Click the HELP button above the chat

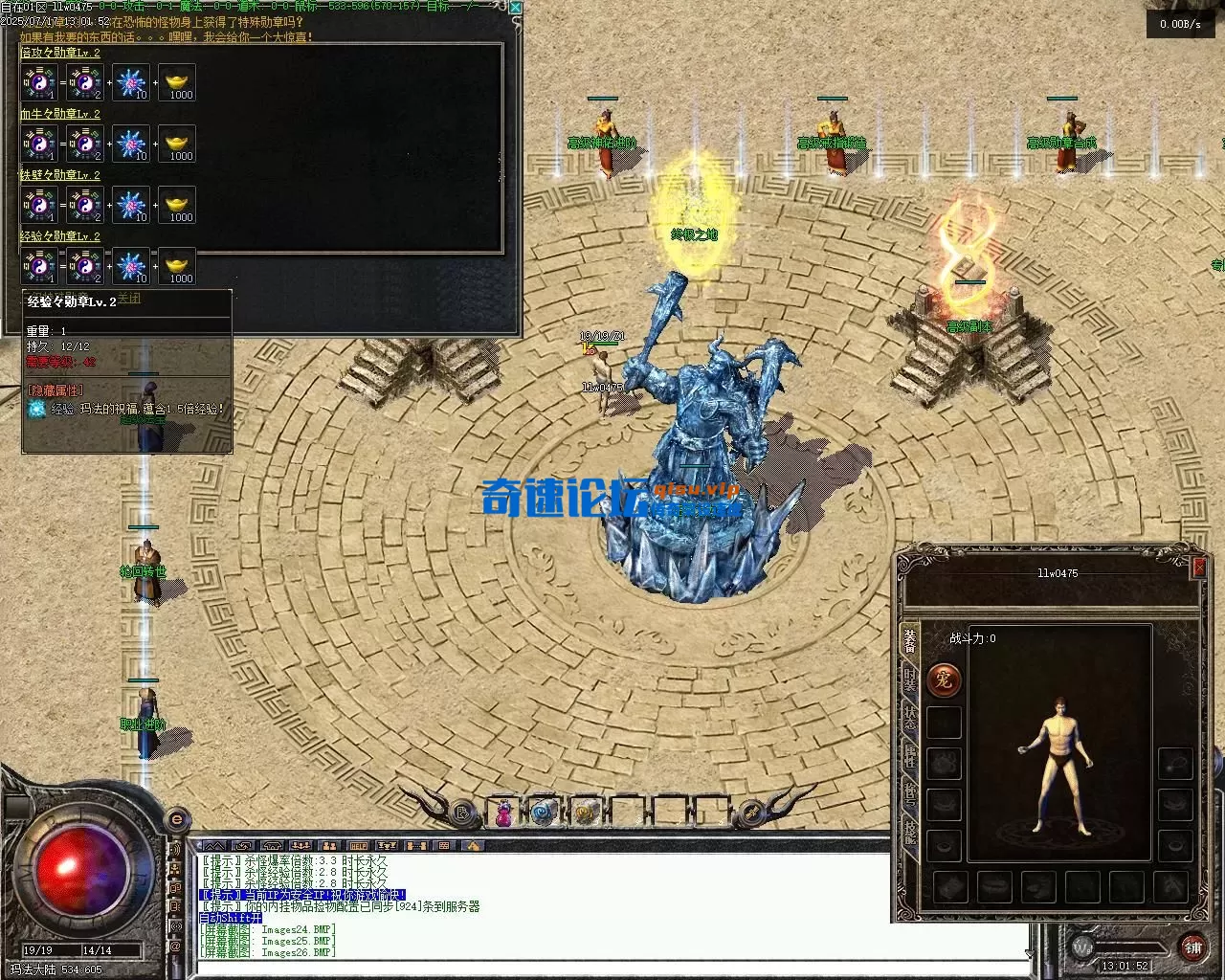tap(358, 846)
